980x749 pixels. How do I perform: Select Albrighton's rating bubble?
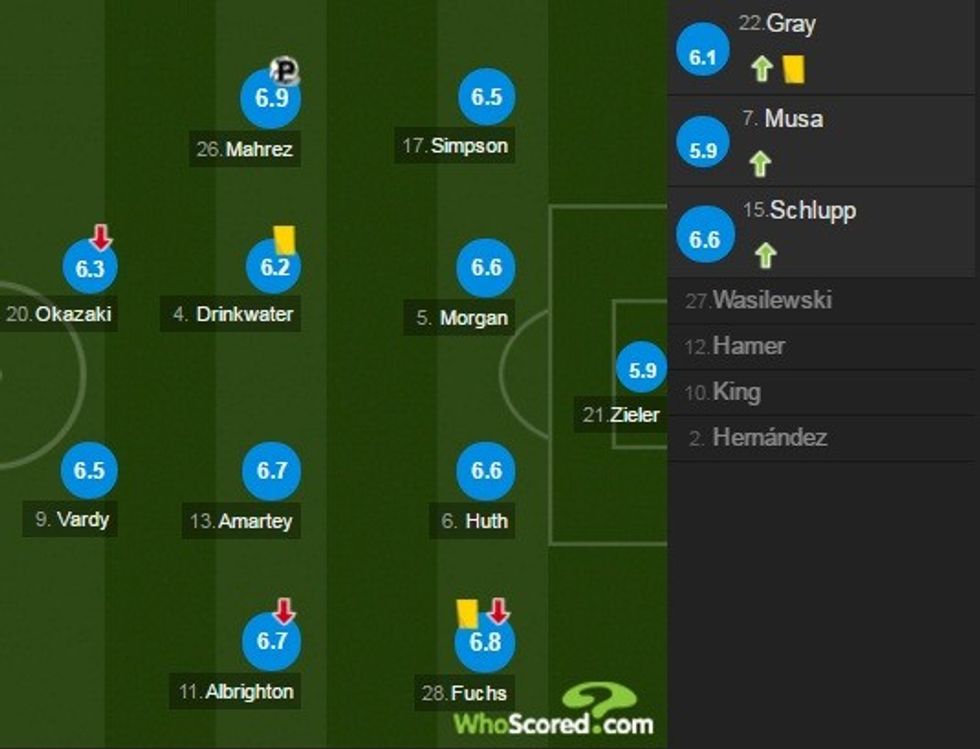pyautogui.click(x=272, y=641)
